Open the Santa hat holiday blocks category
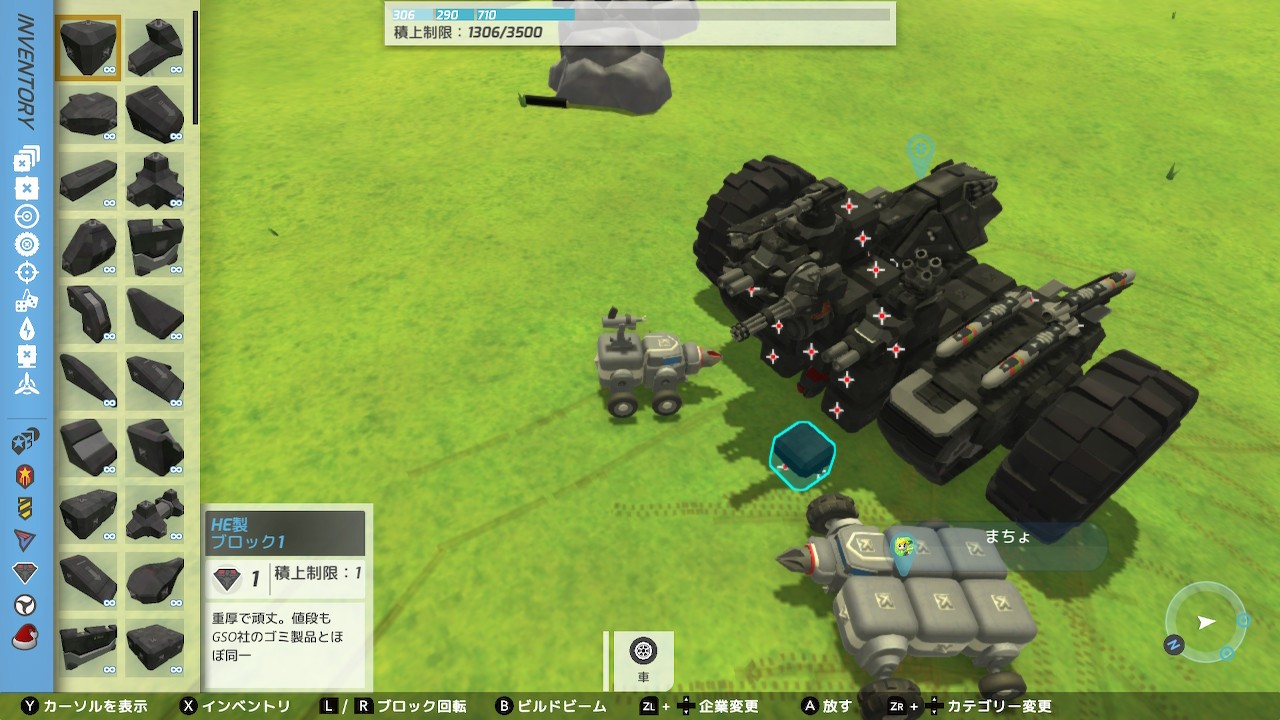Image resolution: width=1280 pixels, height=720 pixels. coord(27,637)
